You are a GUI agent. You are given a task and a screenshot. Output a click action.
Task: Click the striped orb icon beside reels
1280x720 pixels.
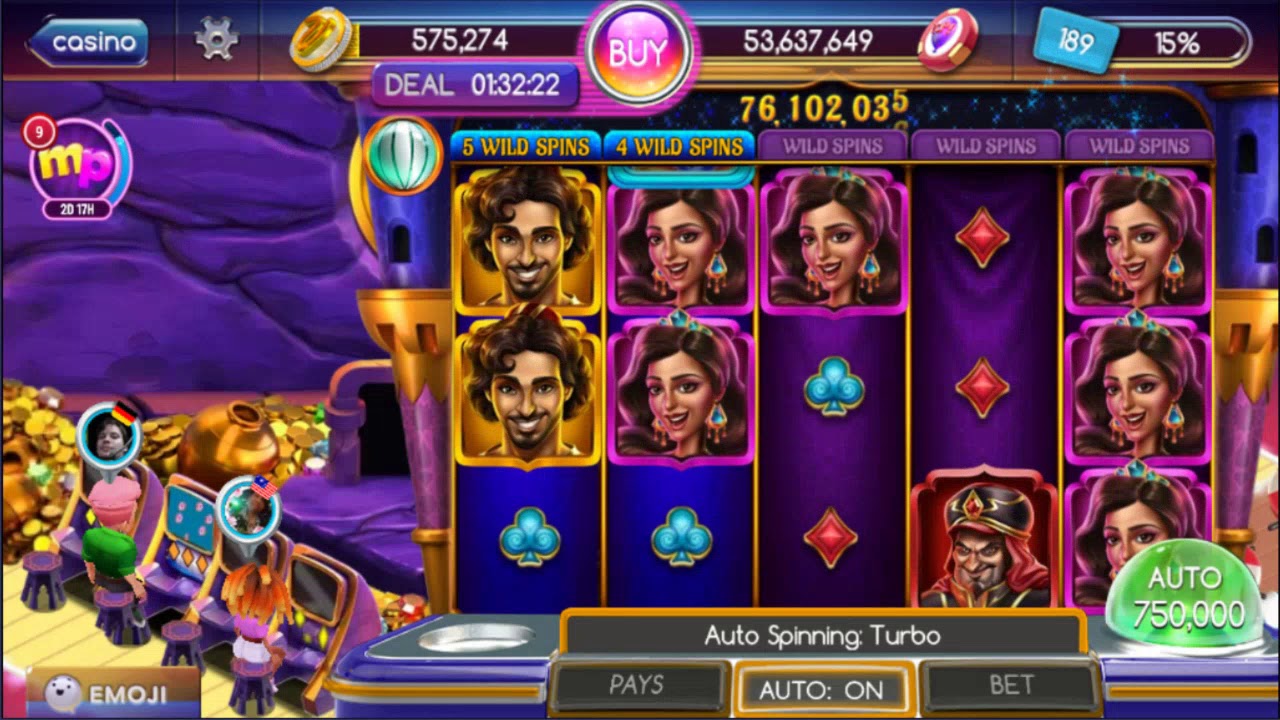tap(403, 155)
